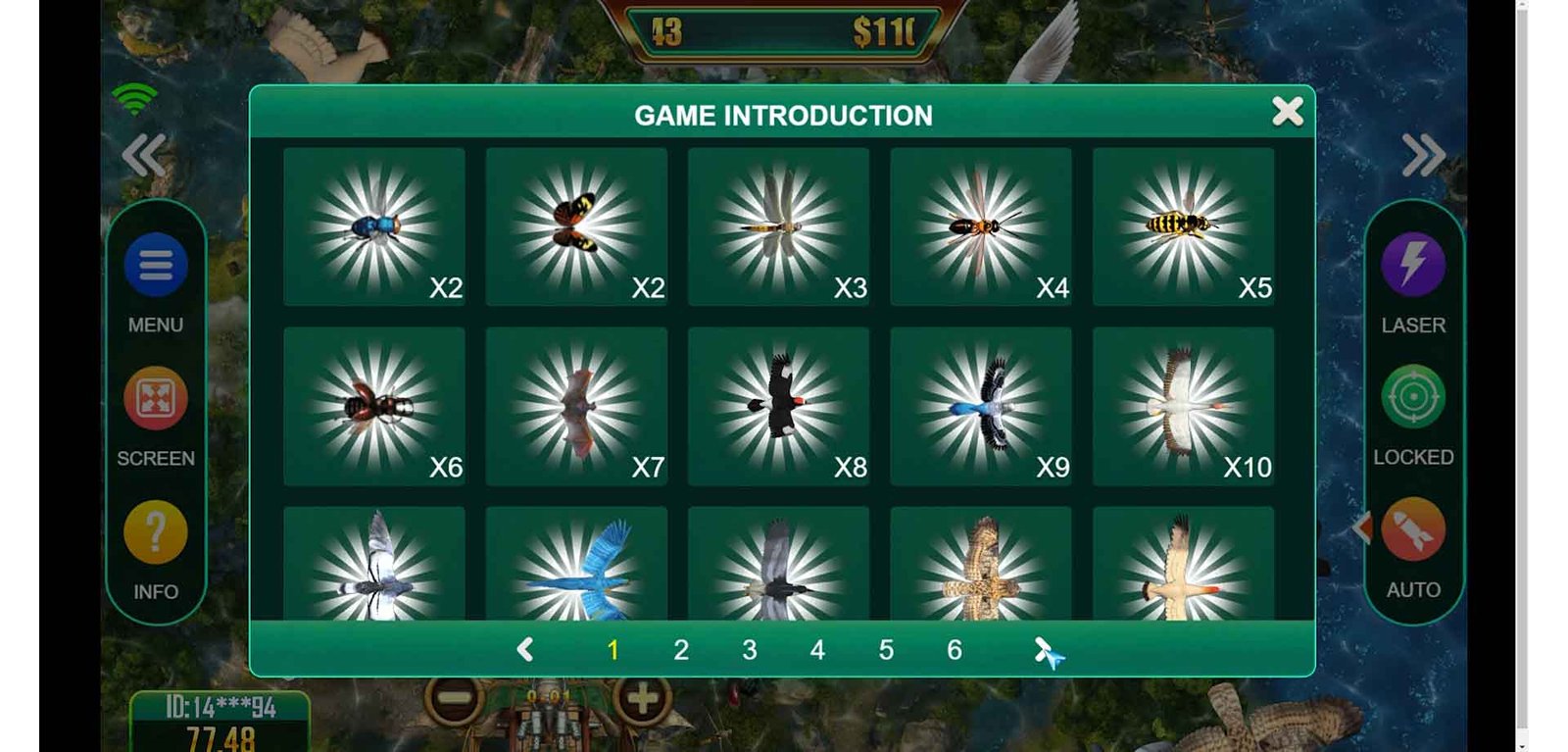Open the blue Menu button
The width and height of the screenshot is (1568, 752).
[x=156, y=265]
